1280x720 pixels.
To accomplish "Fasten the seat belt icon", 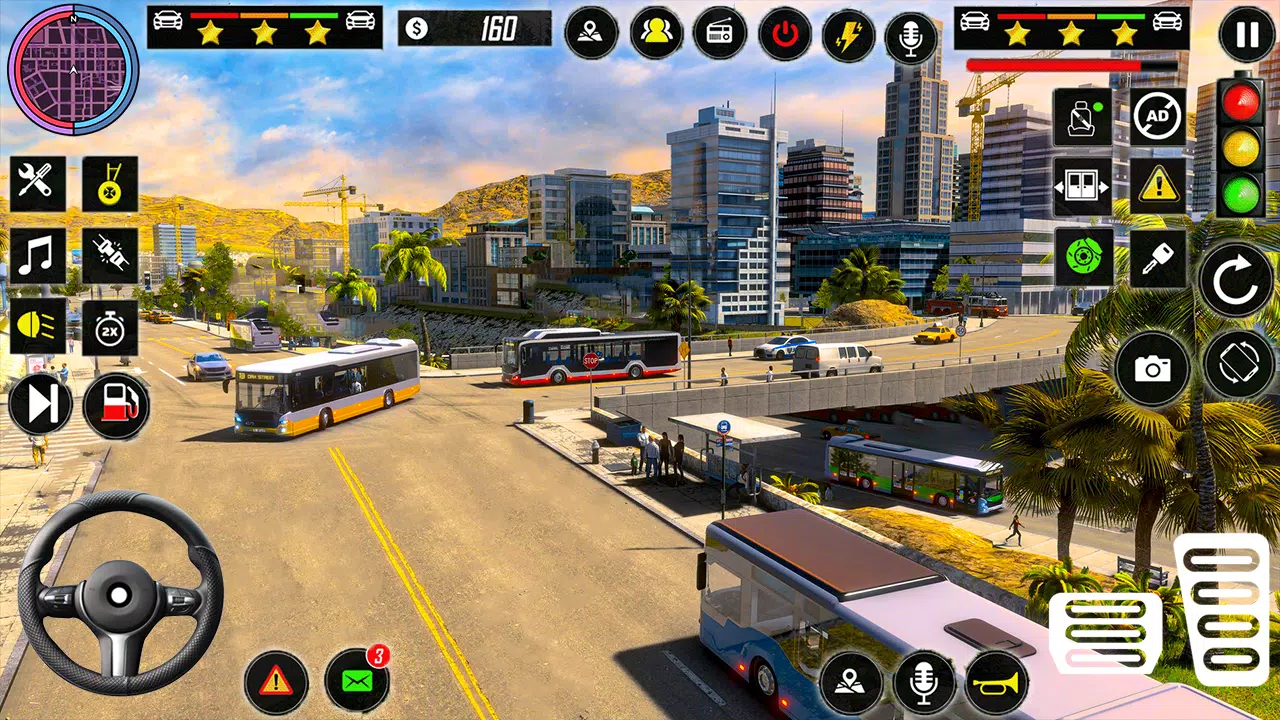I will click(x=1082, y=116).
